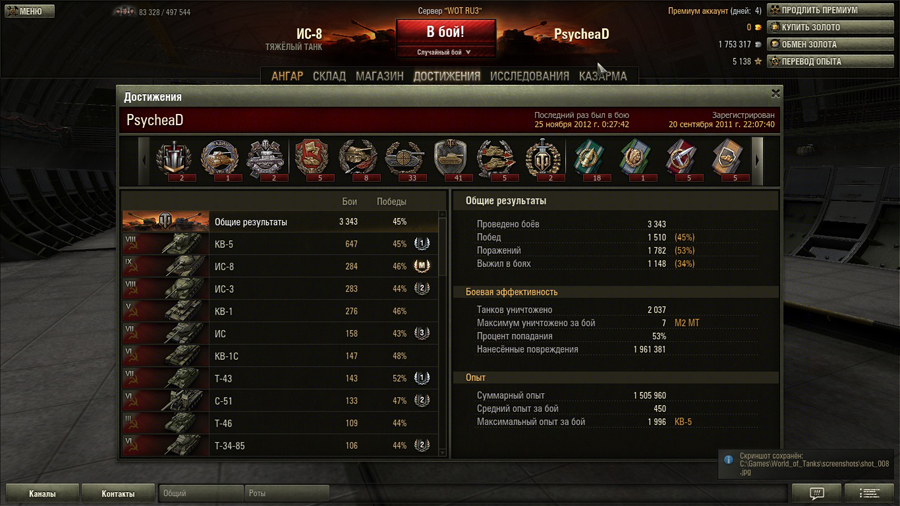The image size is (900, 506).
Task: Select the Т-43 tank row
Action: click(280, 379)
